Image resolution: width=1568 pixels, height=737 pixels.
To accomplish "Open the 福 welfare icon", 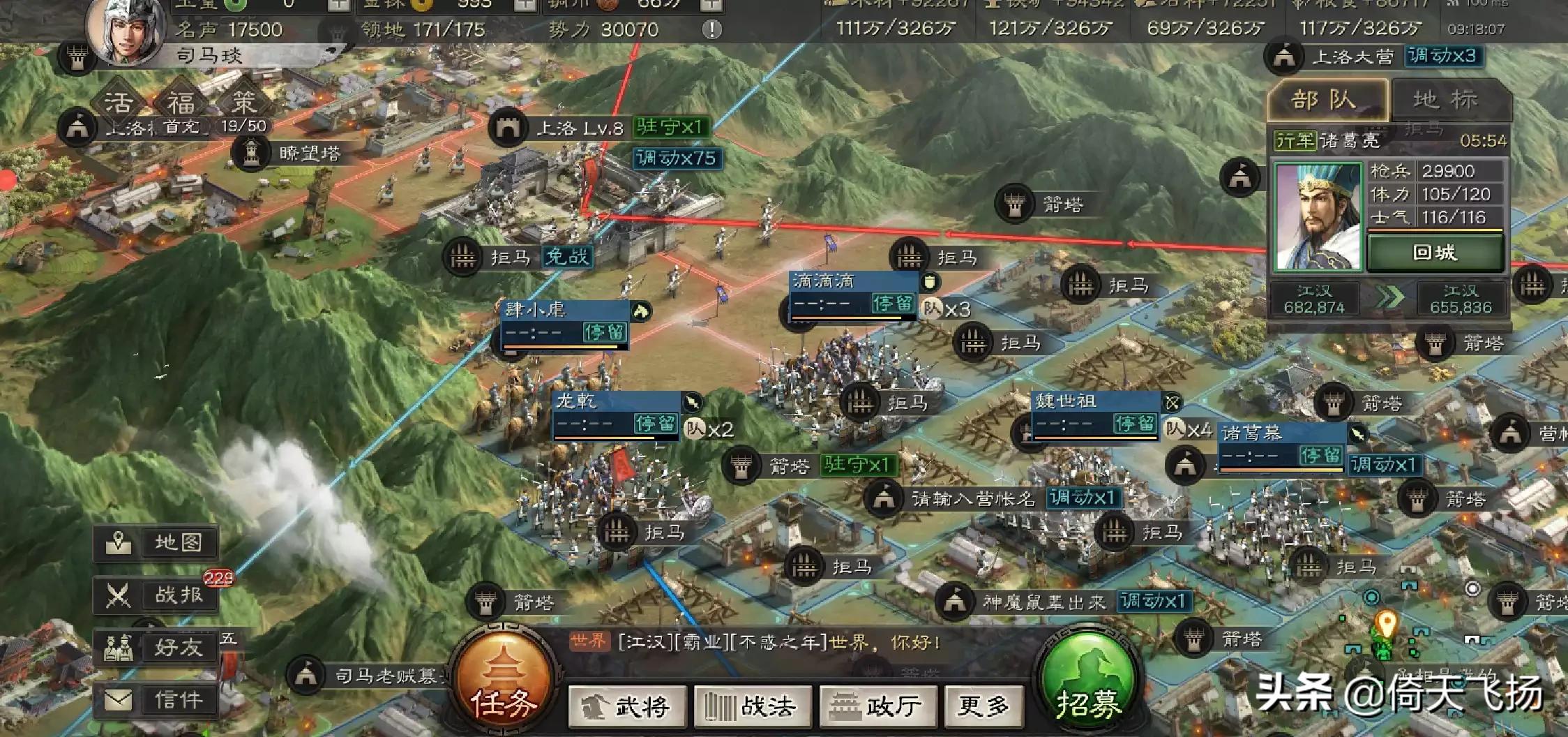I will click(181, 104).
